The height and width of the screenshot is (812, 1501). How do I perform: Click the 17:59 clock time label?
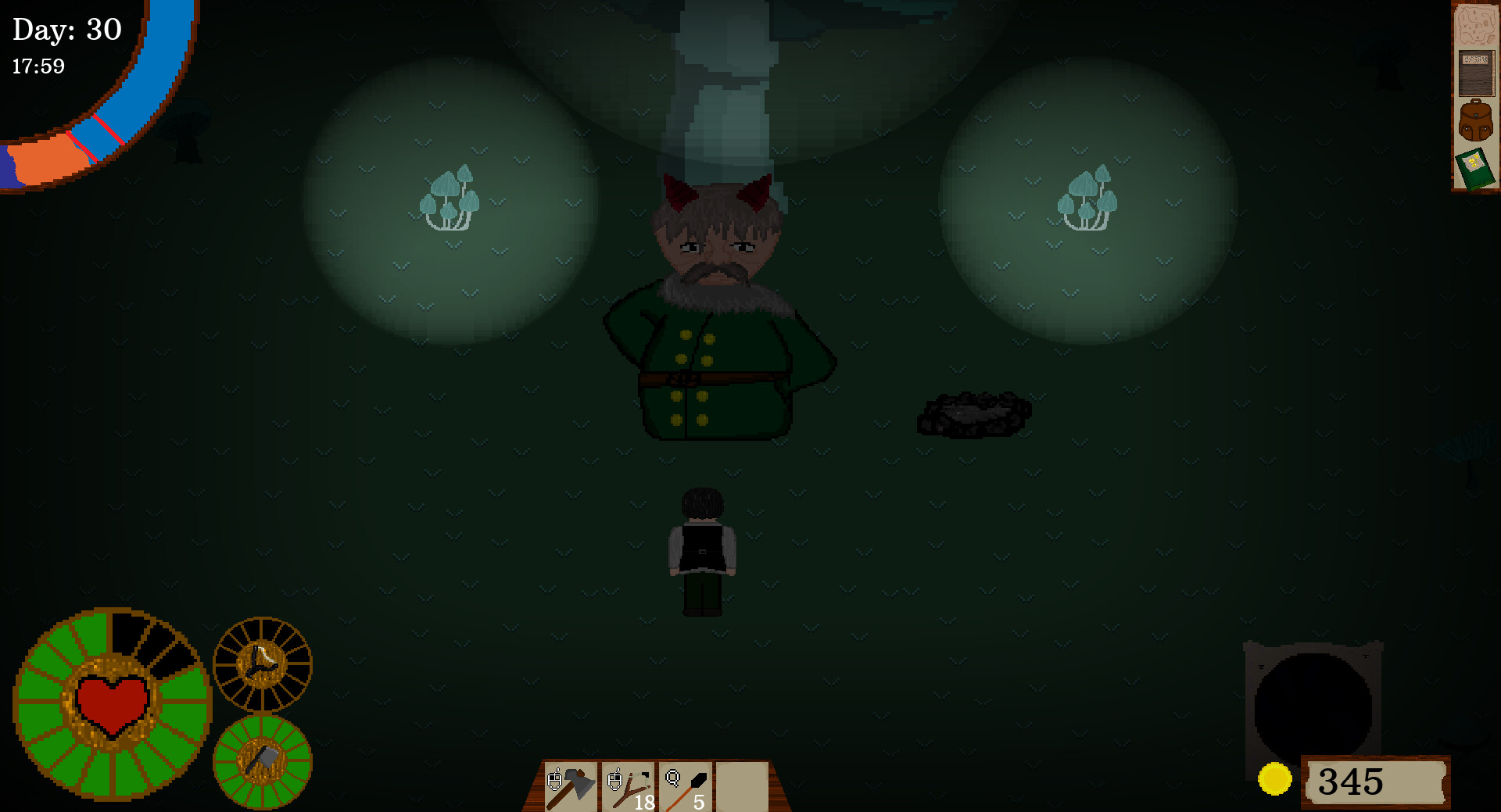[37, 66]
